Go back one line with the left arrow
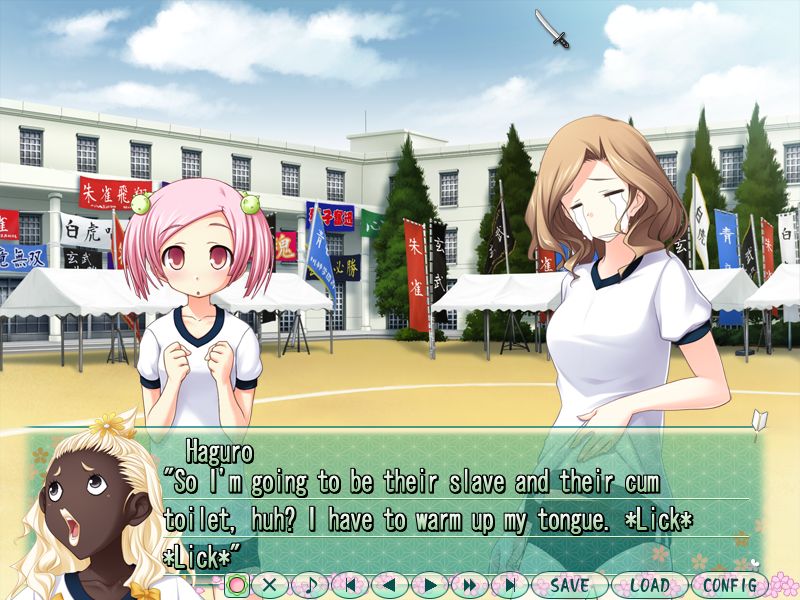800x600 pixels. (x=389, y=585)
